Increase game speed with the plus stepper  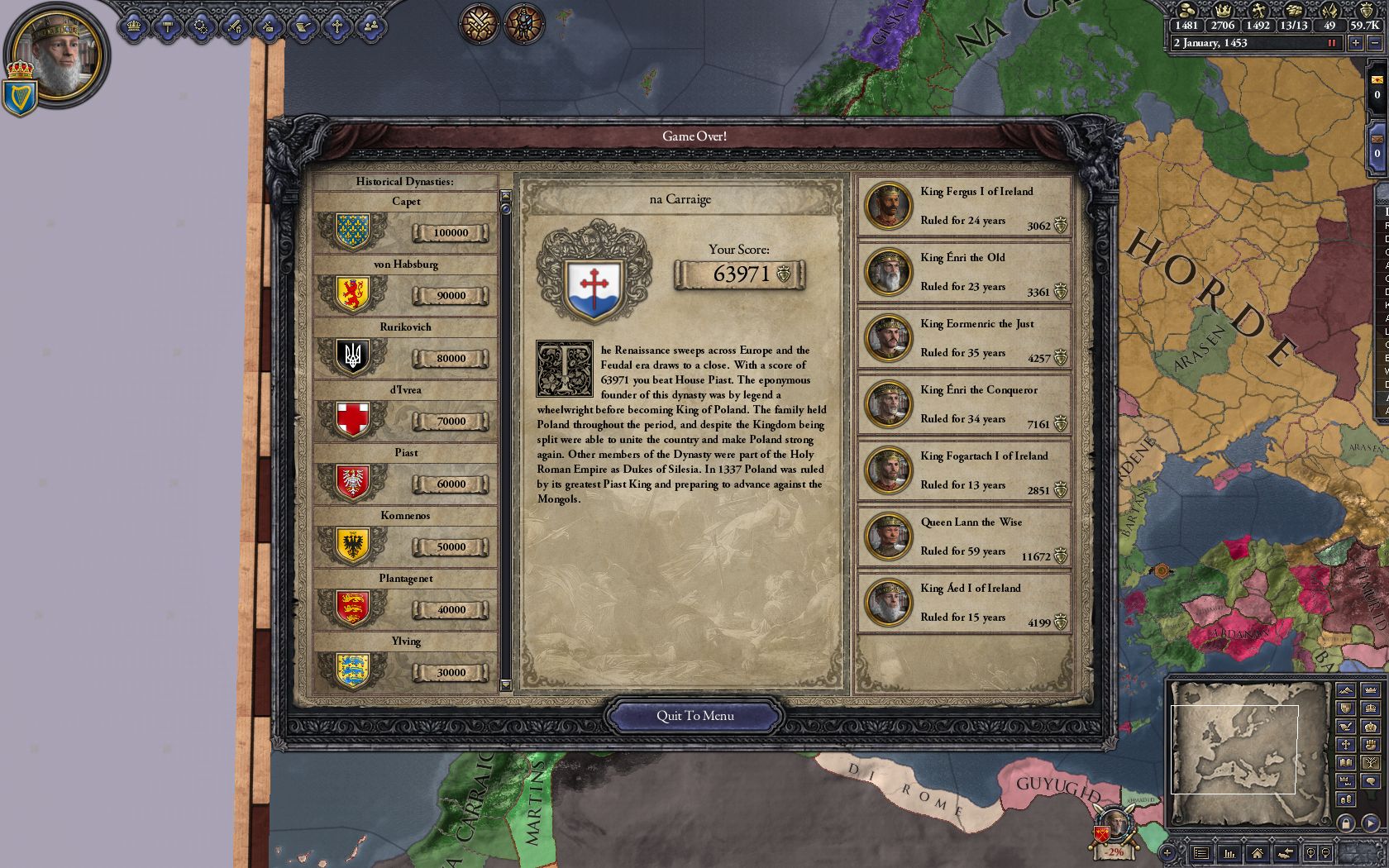(1356, 43)
